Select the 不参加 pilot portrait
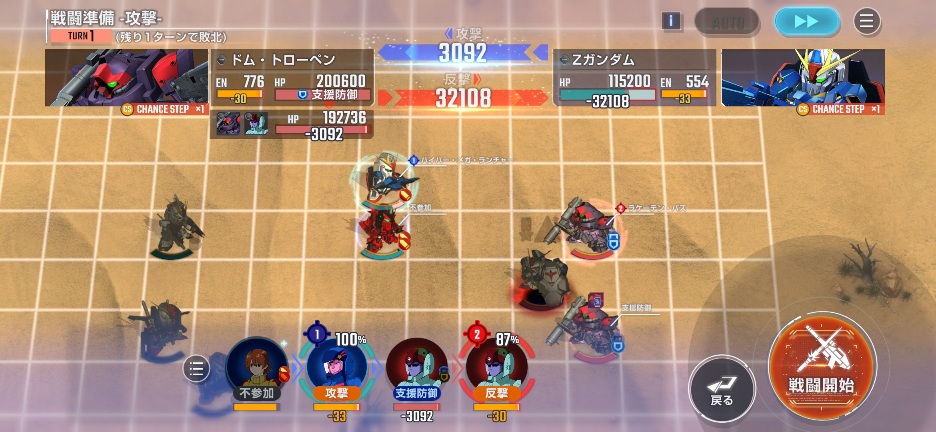The height and width of the screenshot is (432, 936). coord(257,367)
